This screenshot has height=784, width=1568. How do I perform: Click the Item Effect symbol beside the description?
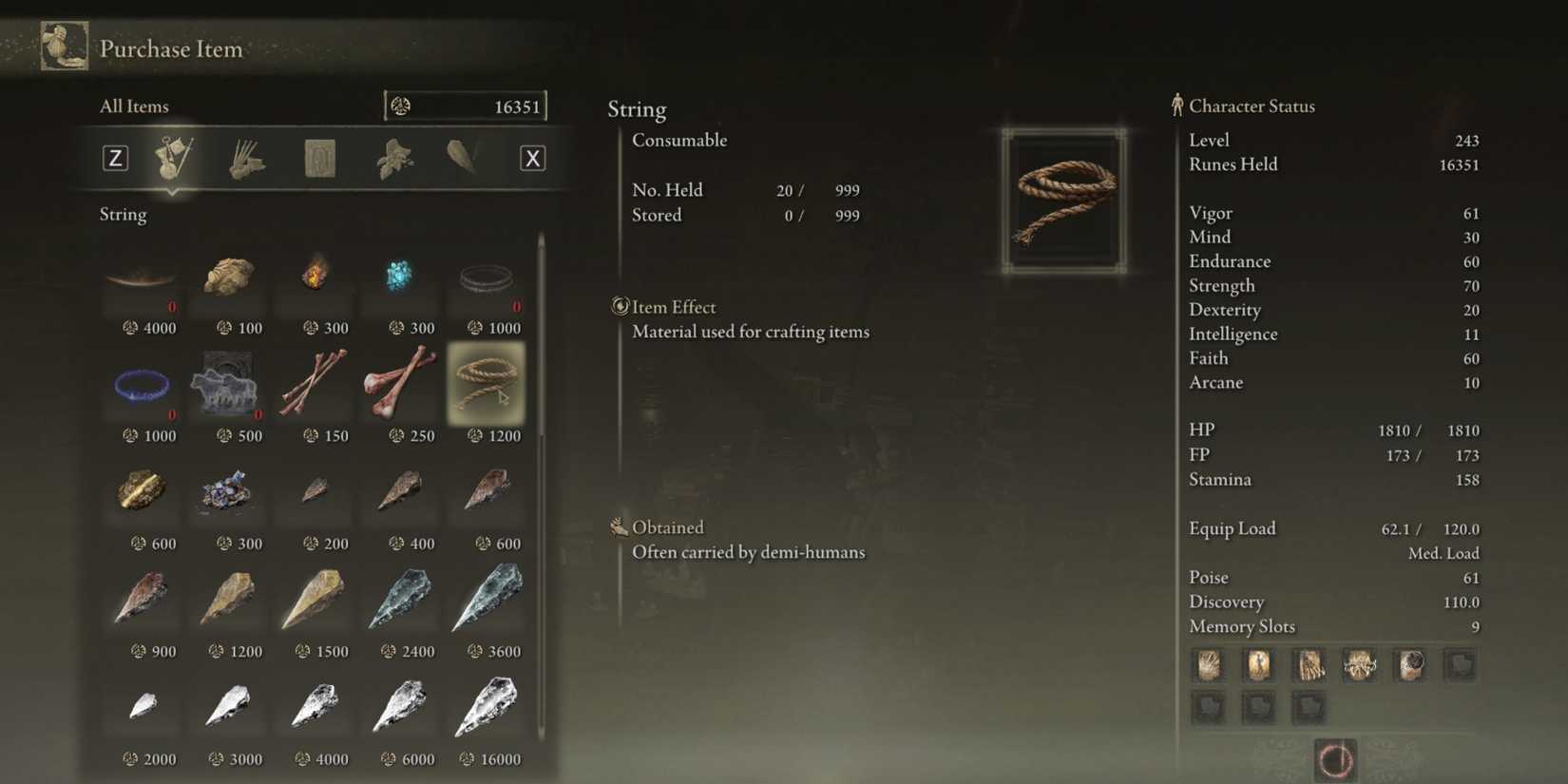click(x=620, y=306)
